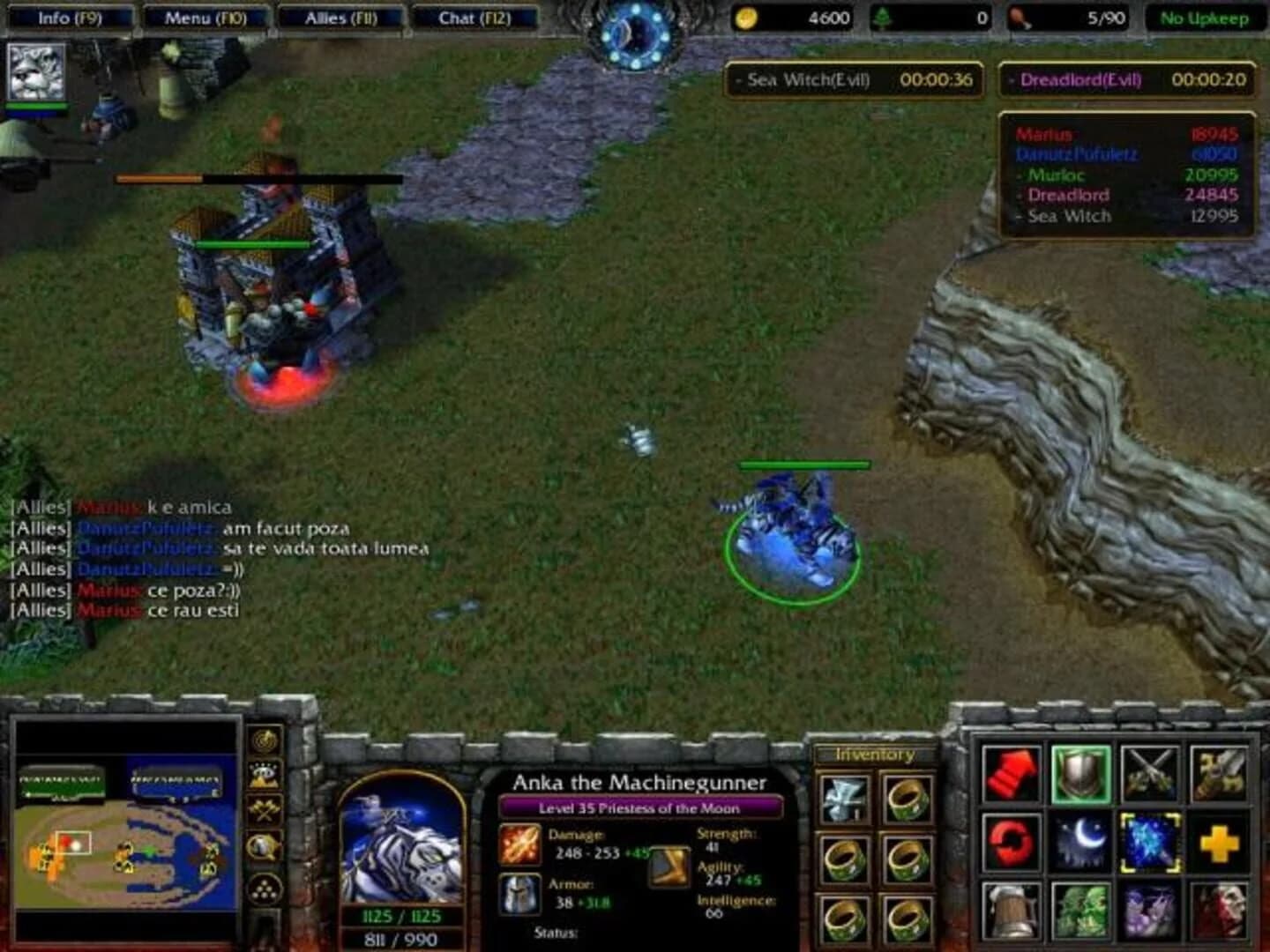Switch to the Allies (F11) panel
Screen dimensions: 1270x952
339,15
